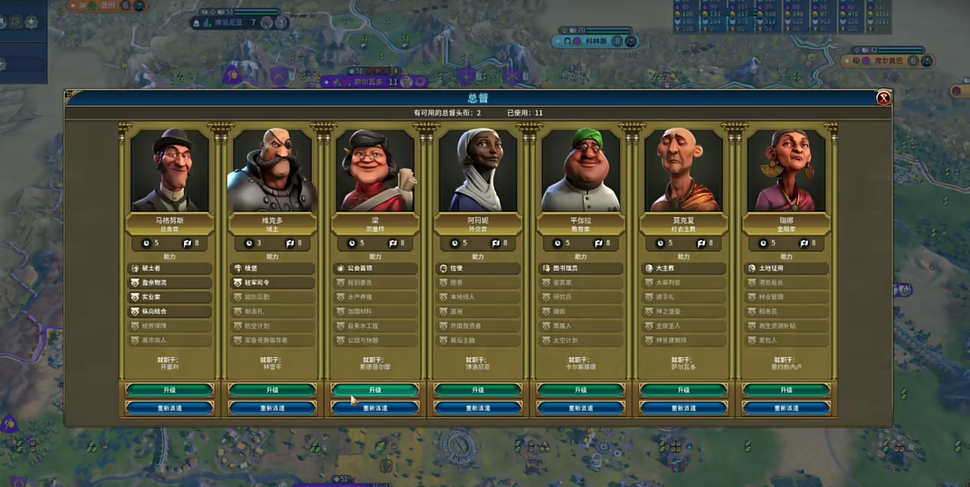970x487 pixels.
Task: Promote governor 平伽拉 with 升级
Action: tap(581, 390)
